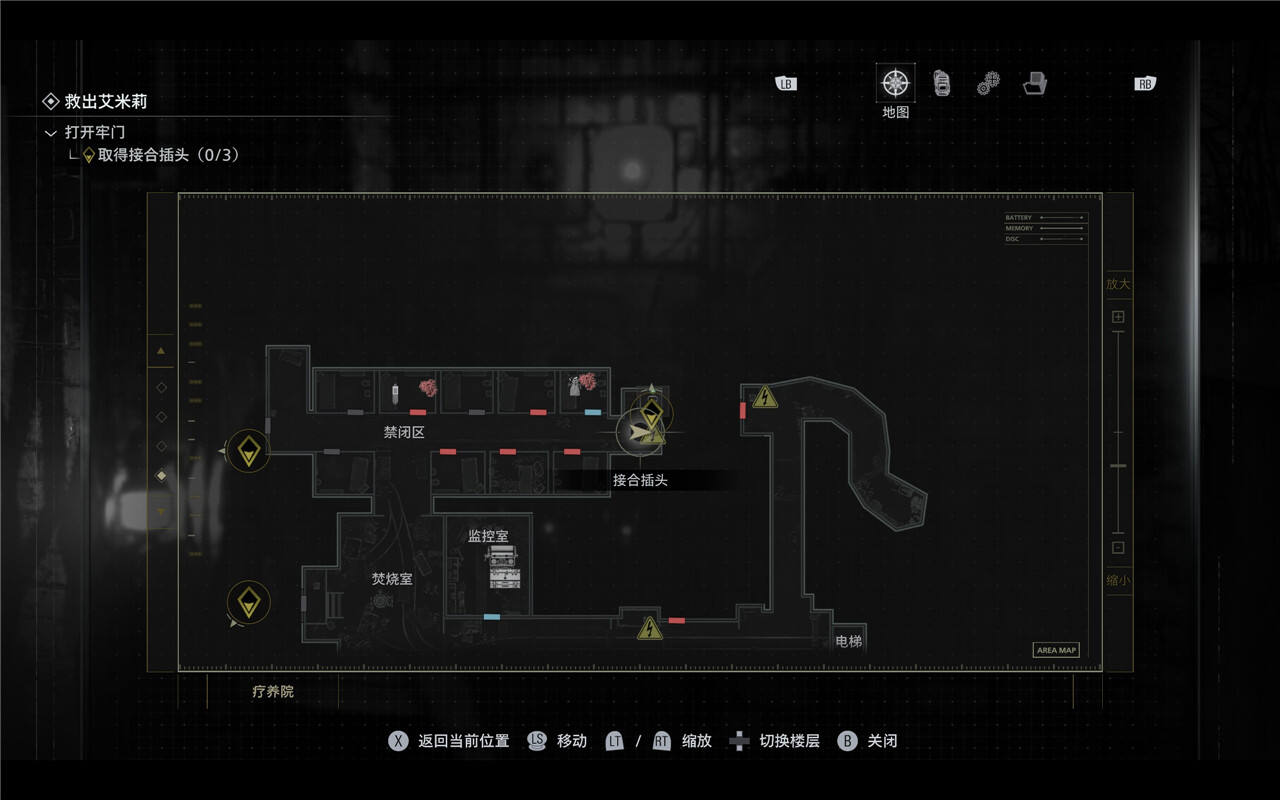Select the 救出艾米莉 main objective
Screen dimensions: 1280x800
tap(105, 101)
